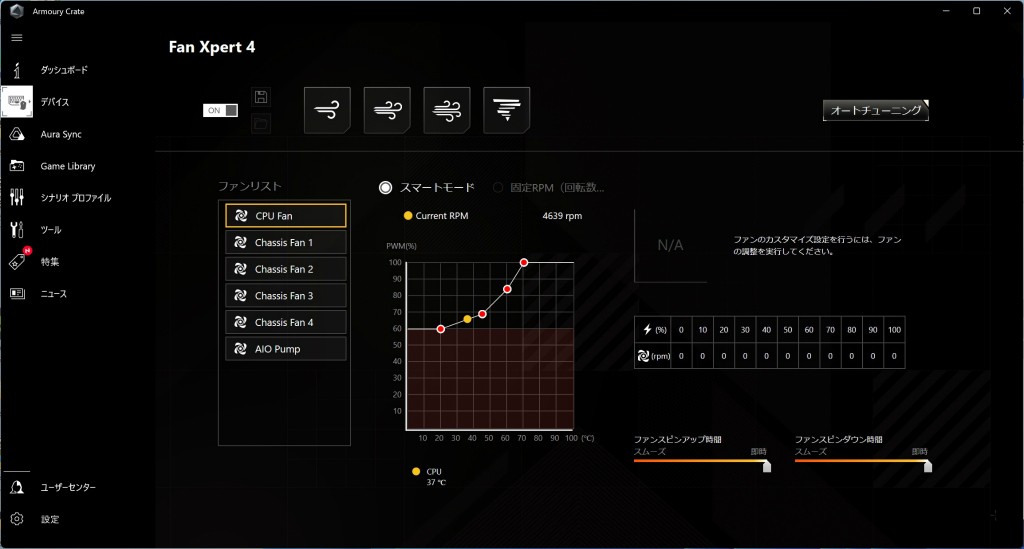
Task: Open the ニュース section
Action: coord(53,294)
